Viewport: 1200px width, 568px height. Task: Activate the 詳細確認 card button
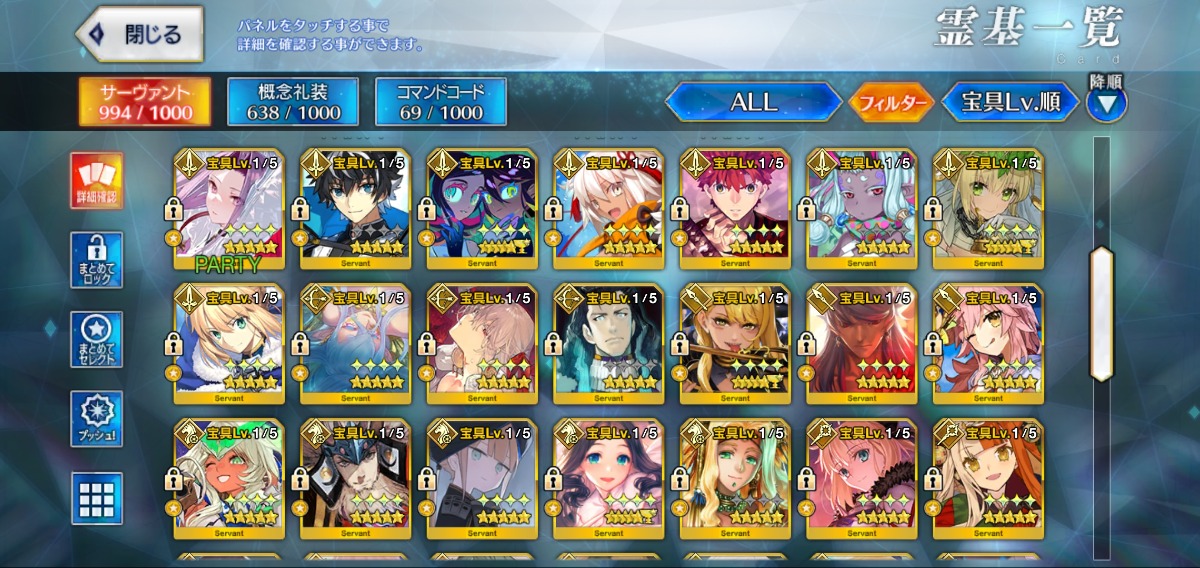[x=97, y=180]
